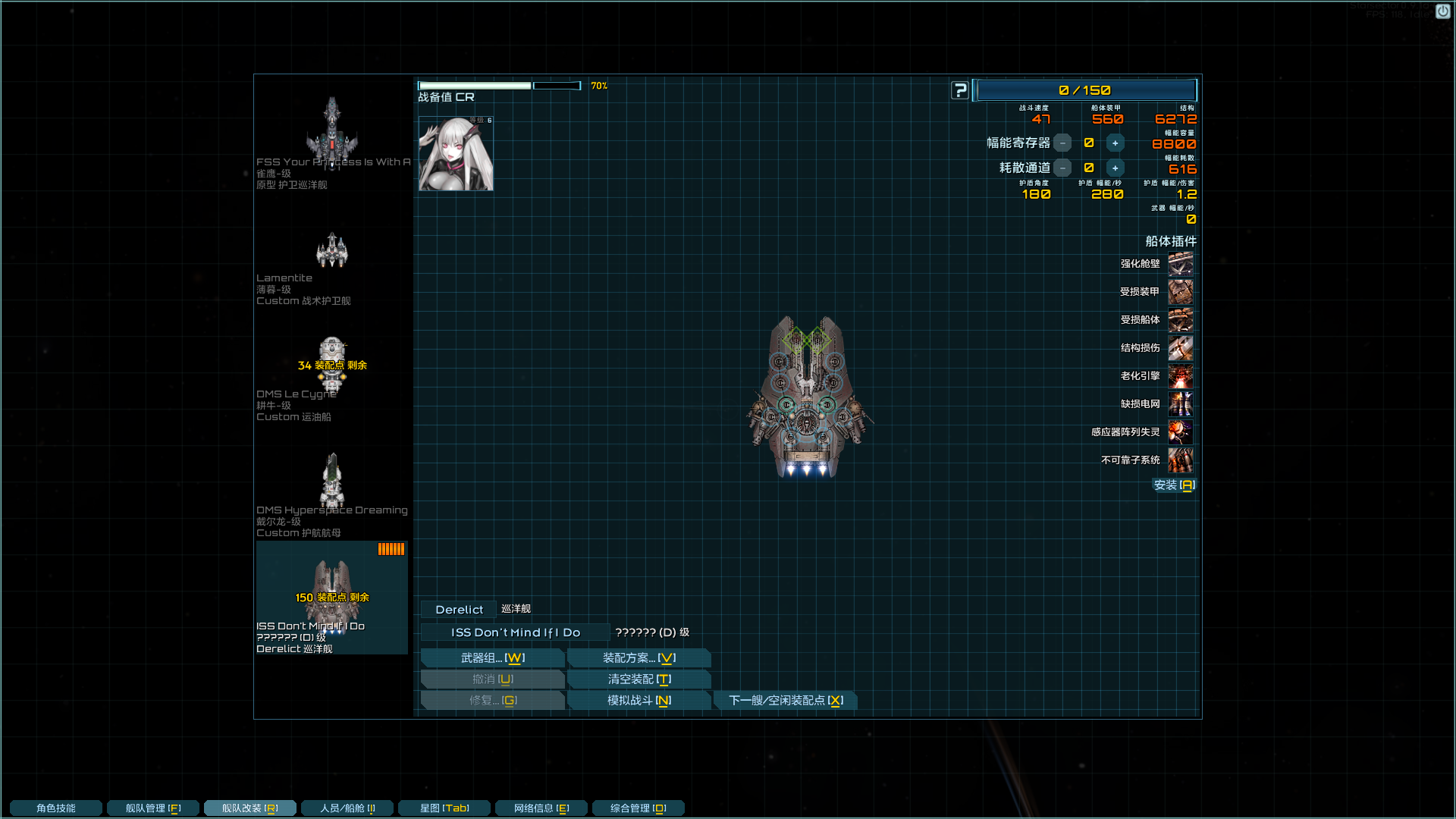Open the 星图 star map tab
This screenshot has width=1456, height=819.
444,808
